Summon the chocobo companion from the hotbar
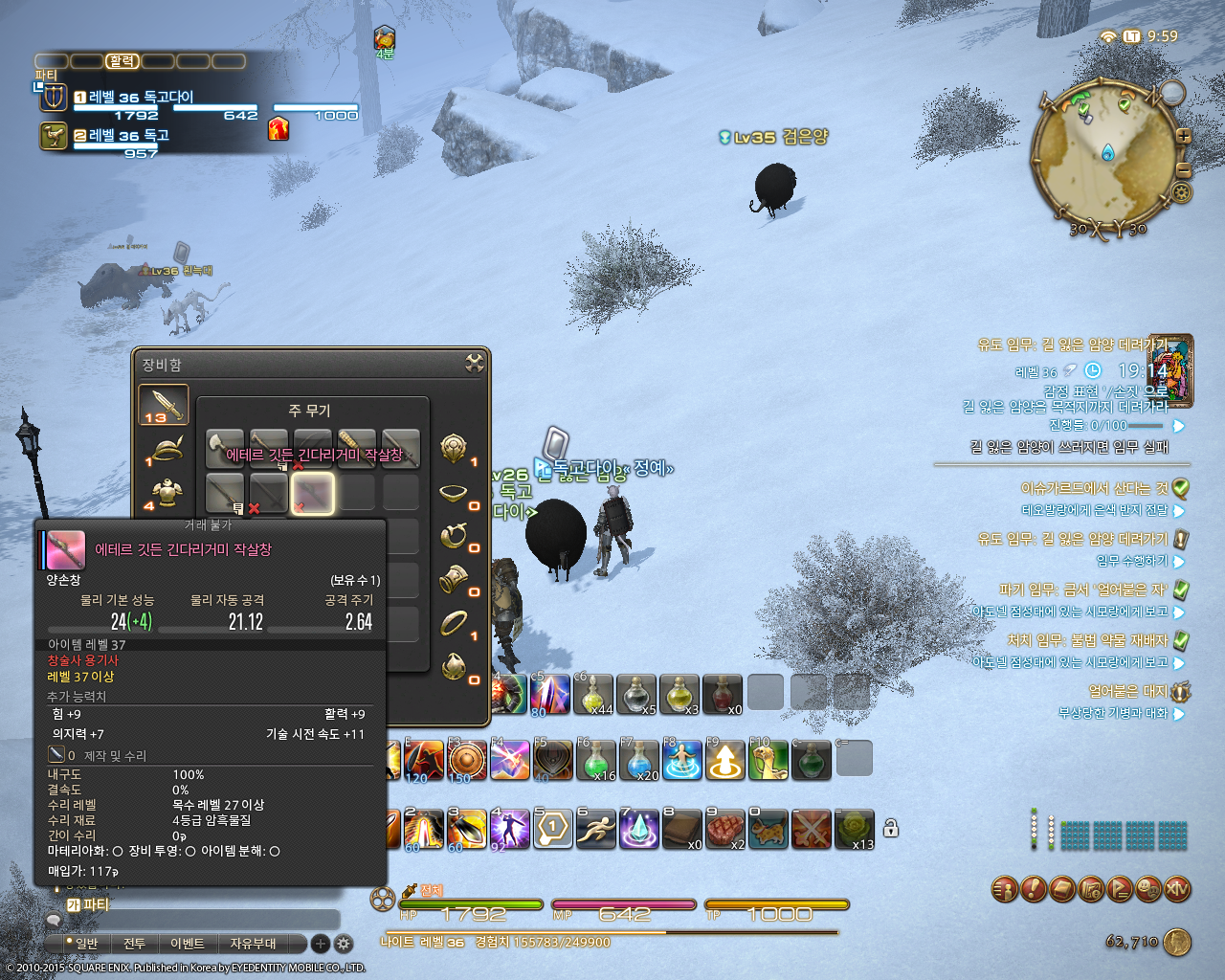This screenshot has height=980, width=1225. (768, 761)
